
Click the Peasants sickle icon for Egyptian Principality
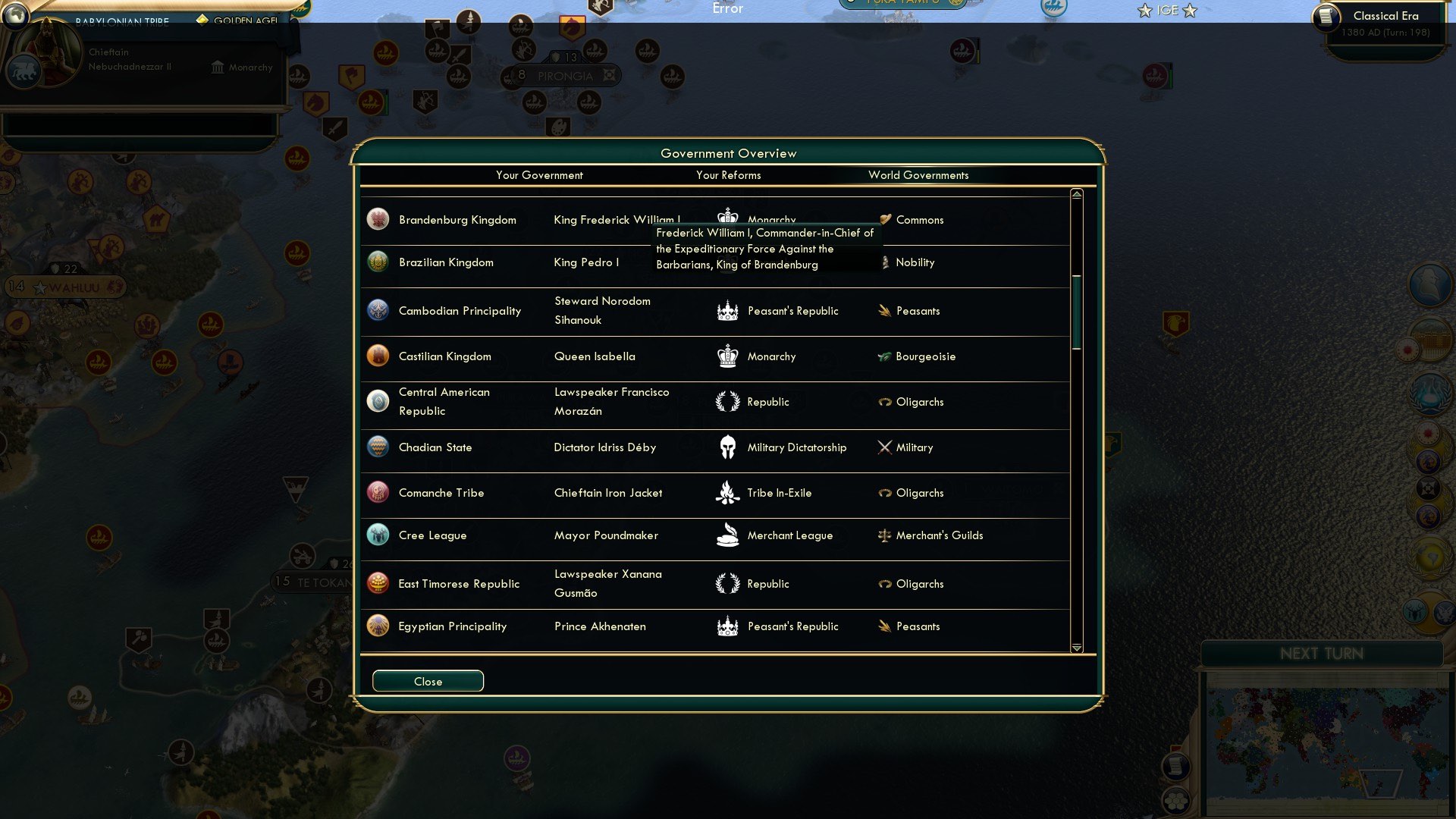pyautogui.click(x=885, y=626)
